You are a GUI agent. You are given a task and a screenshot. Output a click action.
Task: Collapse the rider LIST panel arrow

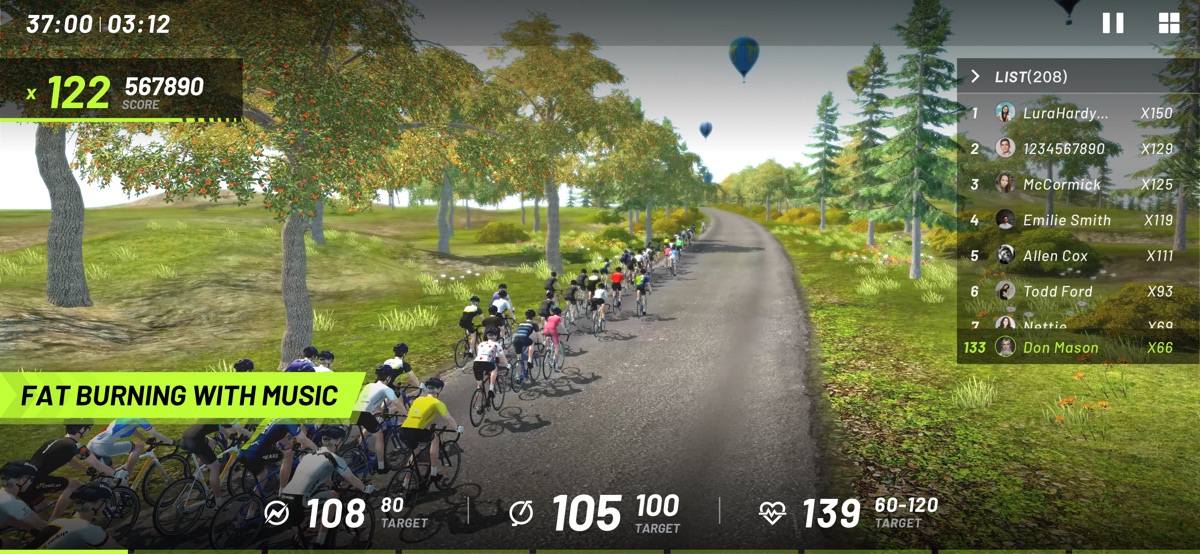(975, 77)
